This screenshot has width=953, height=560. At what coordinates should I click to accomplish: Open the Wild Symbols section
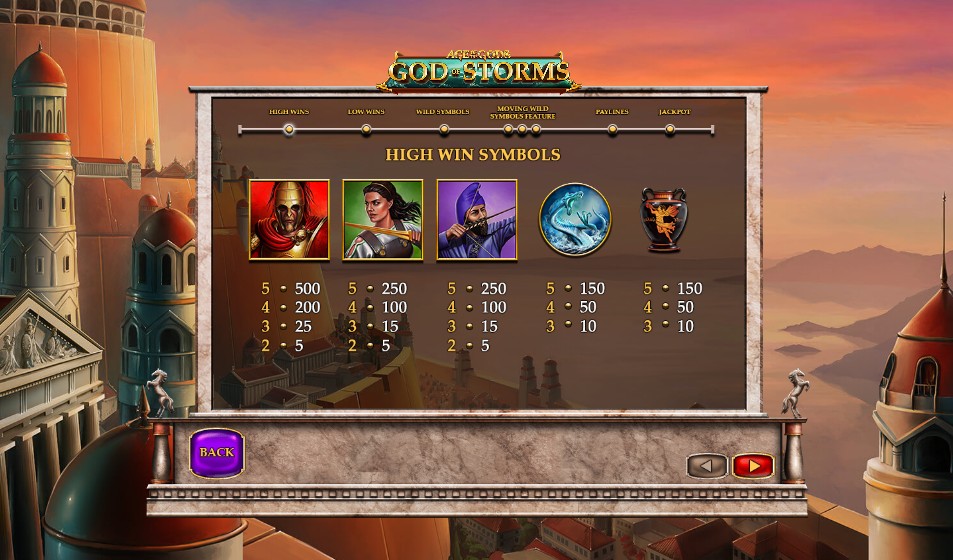coord(443,129)
